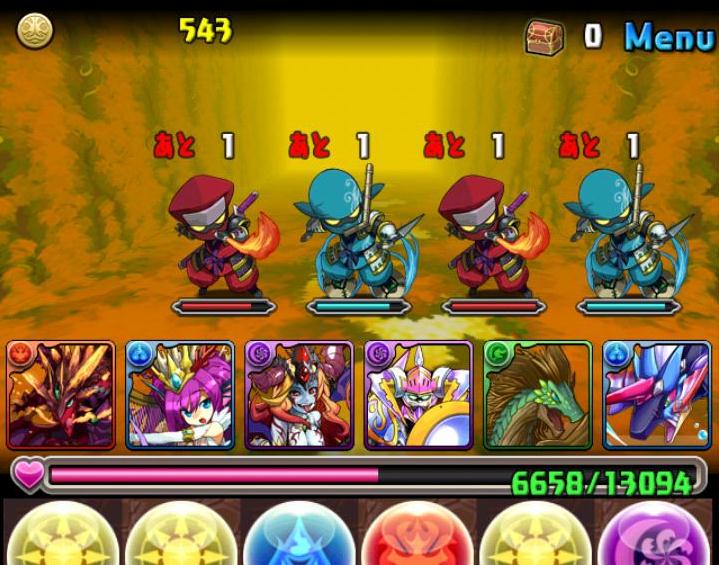The image size is (719, 565).
Task: Activate the pink-haired girl monster's skill
Action: pyautogui.click(x=180, y=395)
